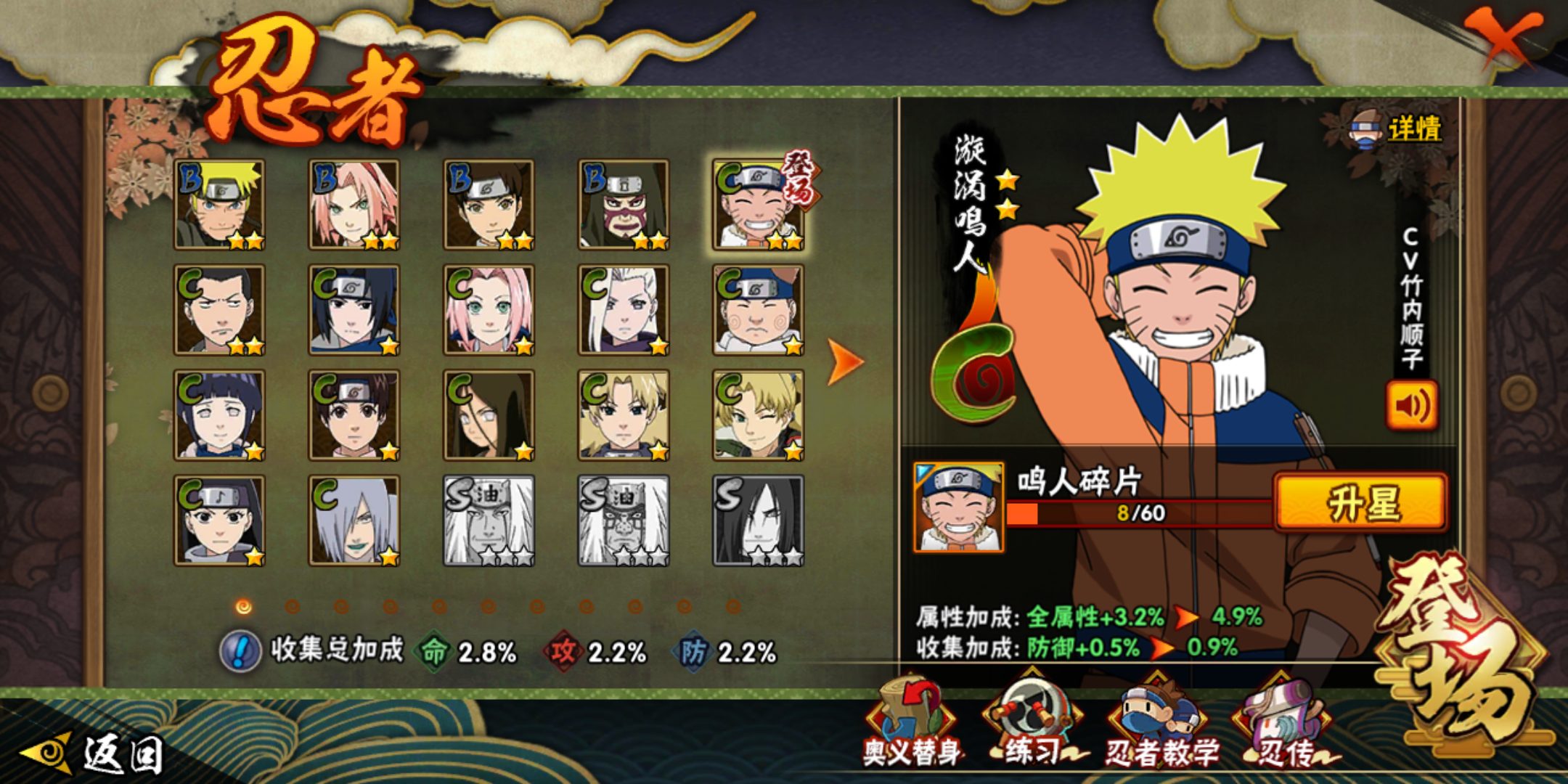Choose the B-rank Sakura portrait
This screenshot has width=1568, height=784.
point(354,205)
